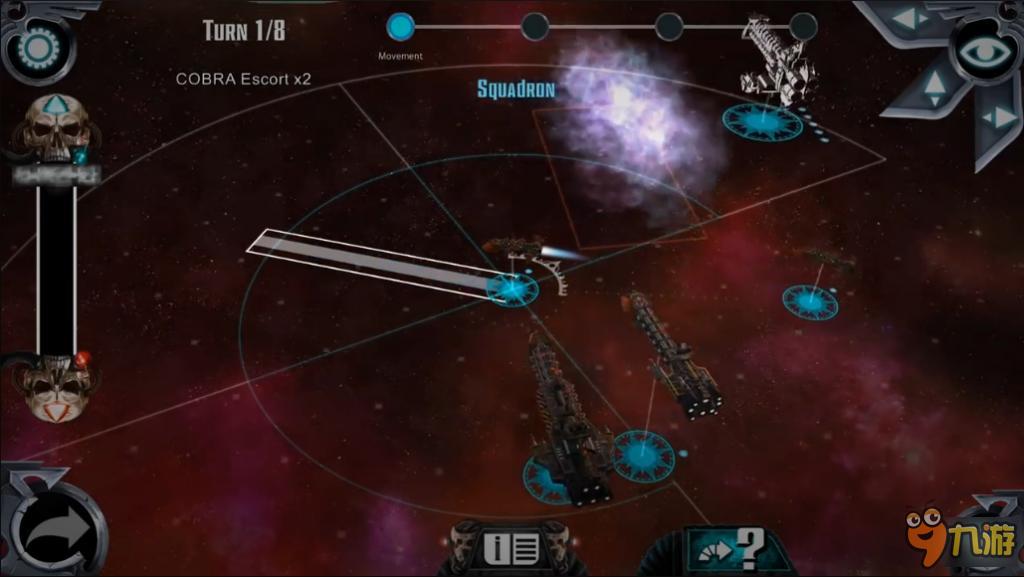Image resolution: width=1024 pixels, height=577 pixels.
Task: Click the skull with red triangle
Action: 57,383
